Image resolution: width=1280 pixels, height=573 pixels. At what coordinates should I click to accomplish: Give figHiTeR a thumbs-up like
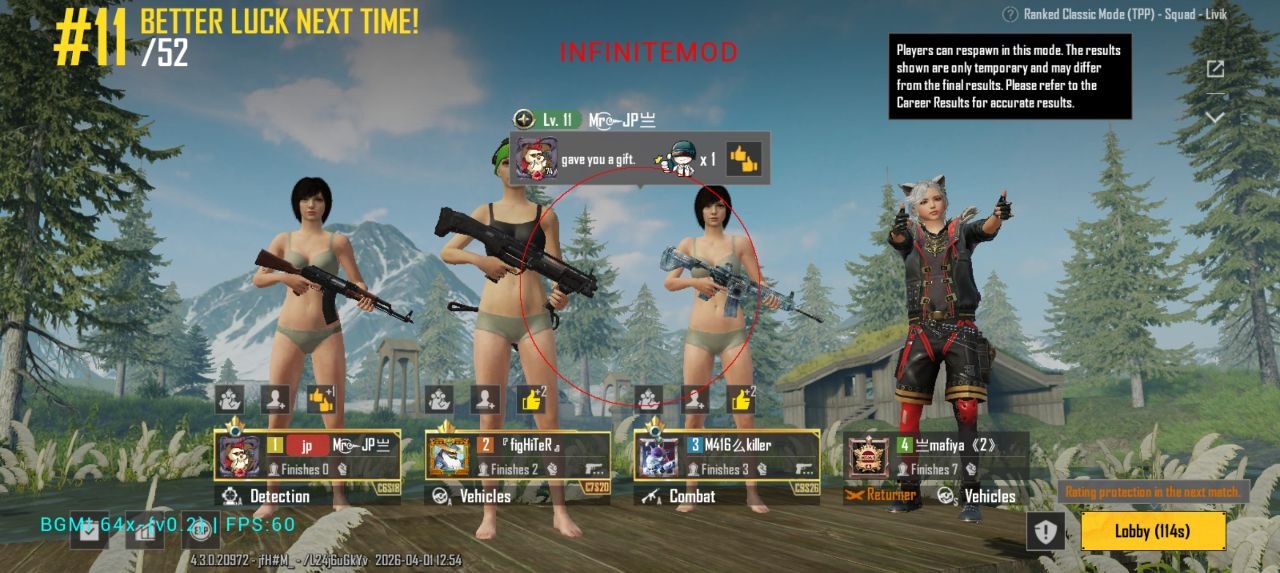530,399
